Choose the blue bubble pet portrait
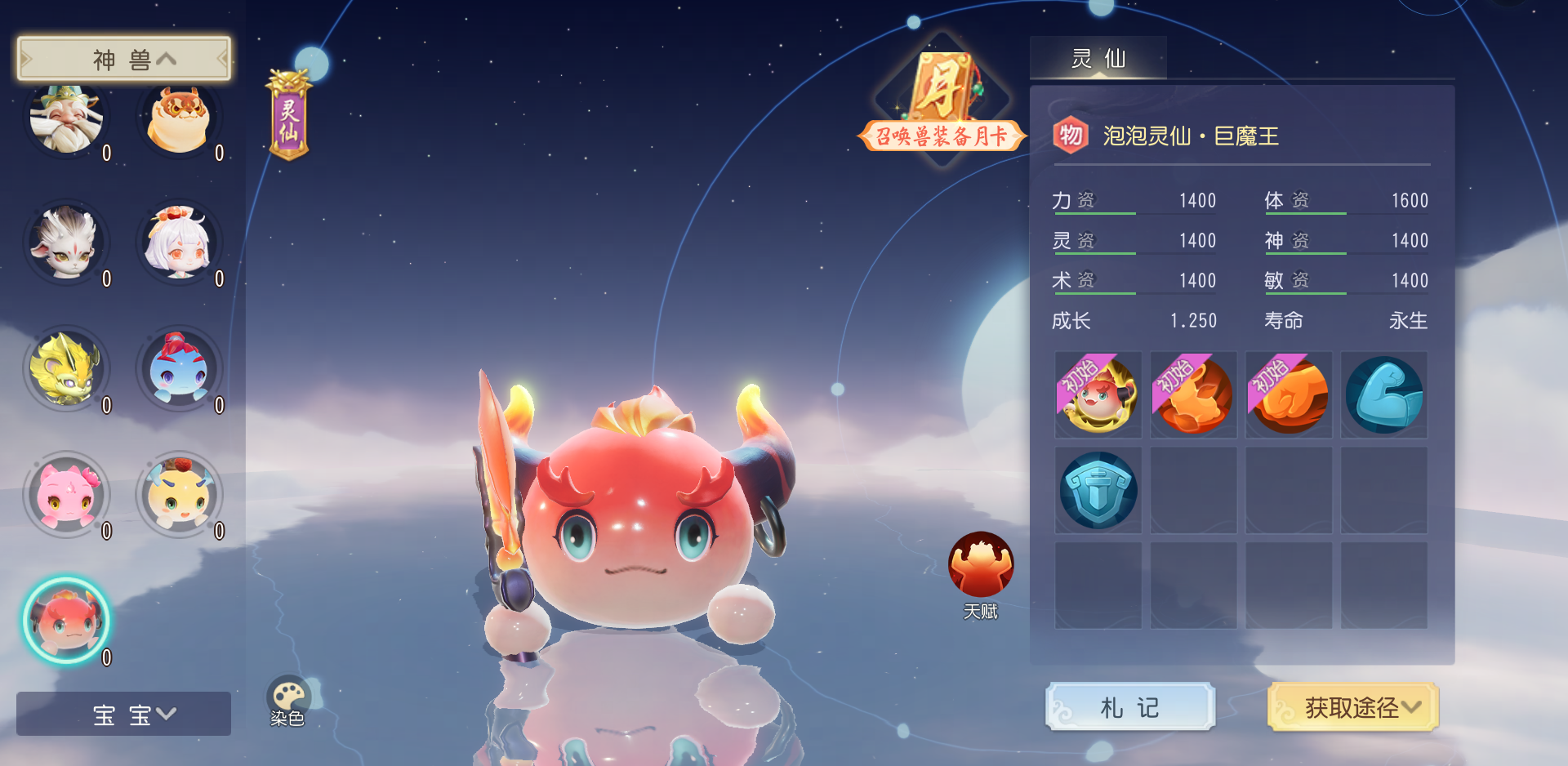The image size is (1568, 766). pos(178,369)
